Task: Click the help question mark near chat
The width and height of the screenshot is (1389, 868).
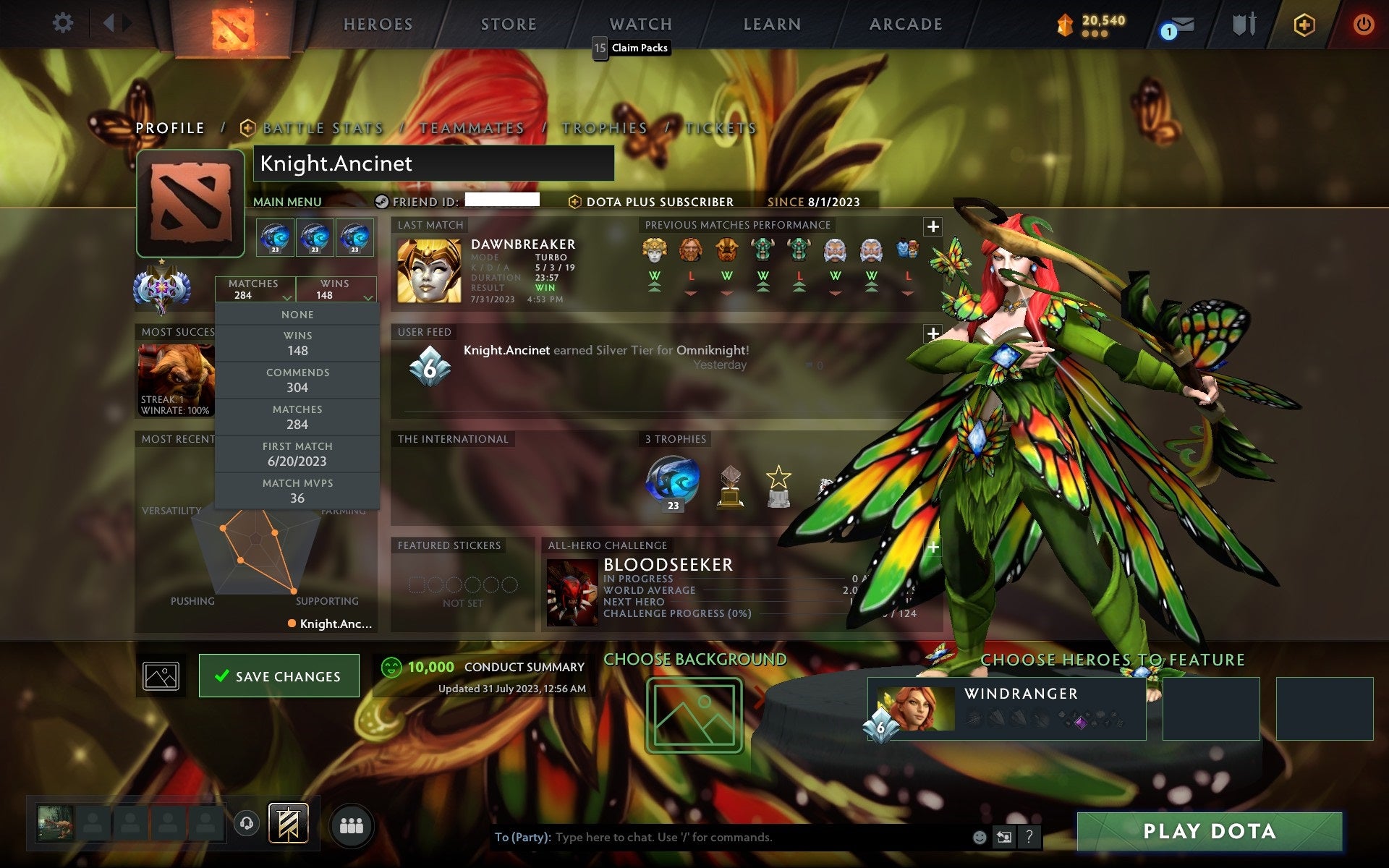Action: [x=1028, y=838]
